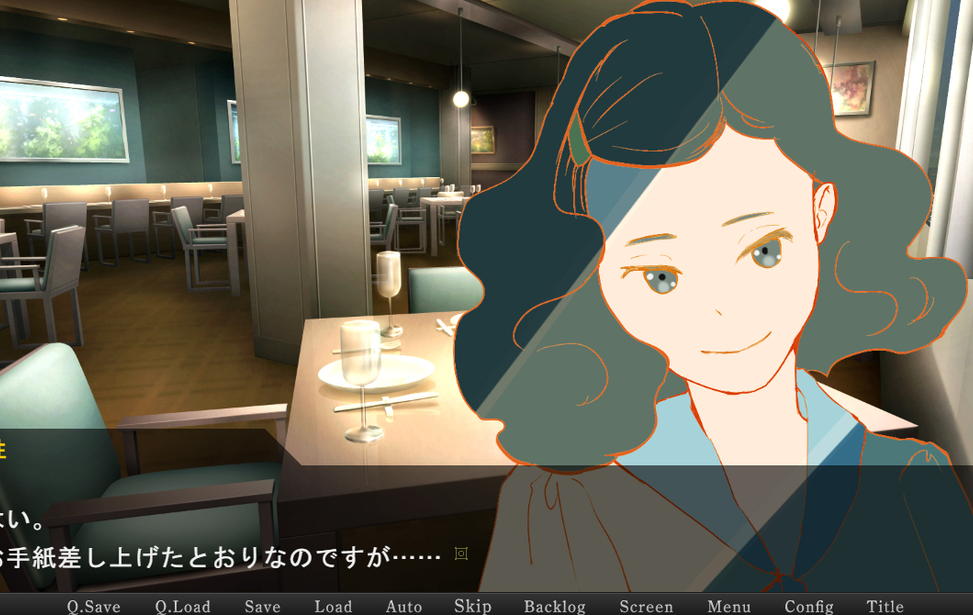The height and width of the screenshot is (615, 973).
Task: Select the Screen option
Action: tap(646, 606)
